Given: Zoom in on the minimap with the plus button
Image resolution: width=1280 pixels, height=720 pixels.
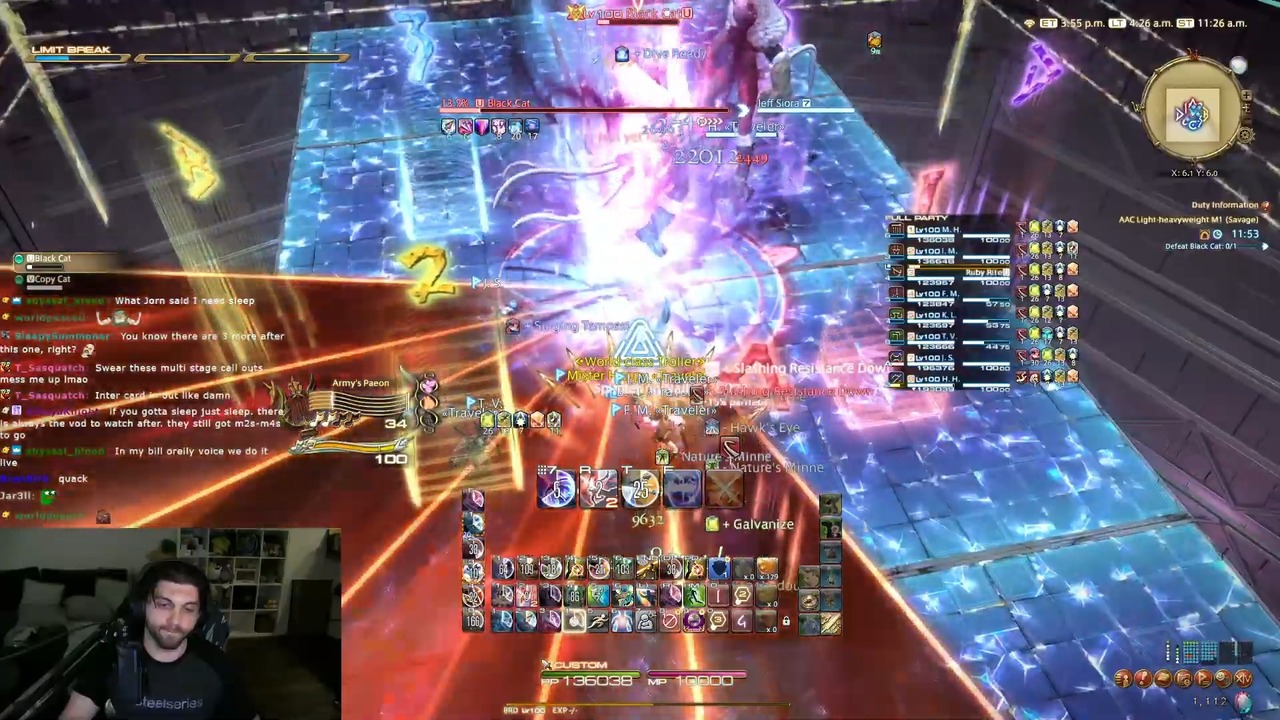Looking at the screenshot, I should tap(1247, 96).
